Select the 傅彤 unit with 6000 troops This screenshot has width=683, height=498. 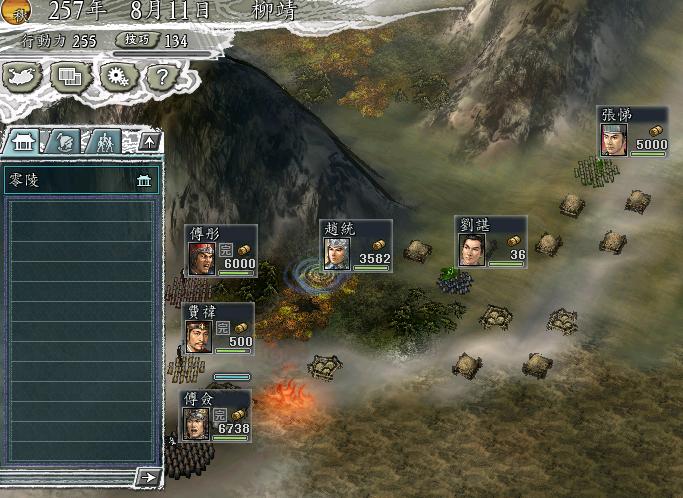click(221, 250)
